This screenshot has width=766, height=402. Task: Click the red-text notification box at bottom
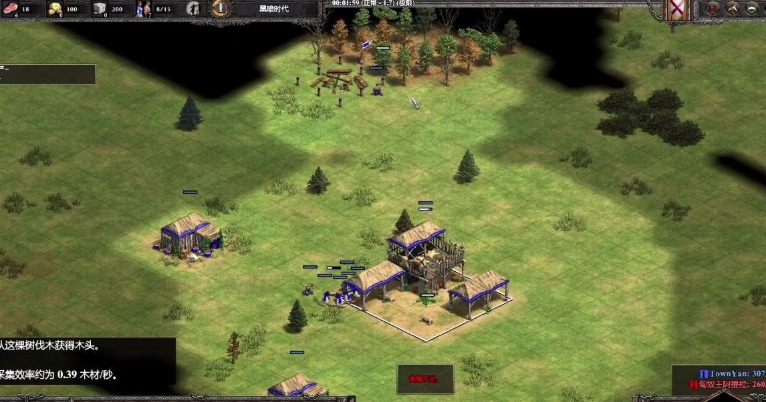[x=424, y=379]
